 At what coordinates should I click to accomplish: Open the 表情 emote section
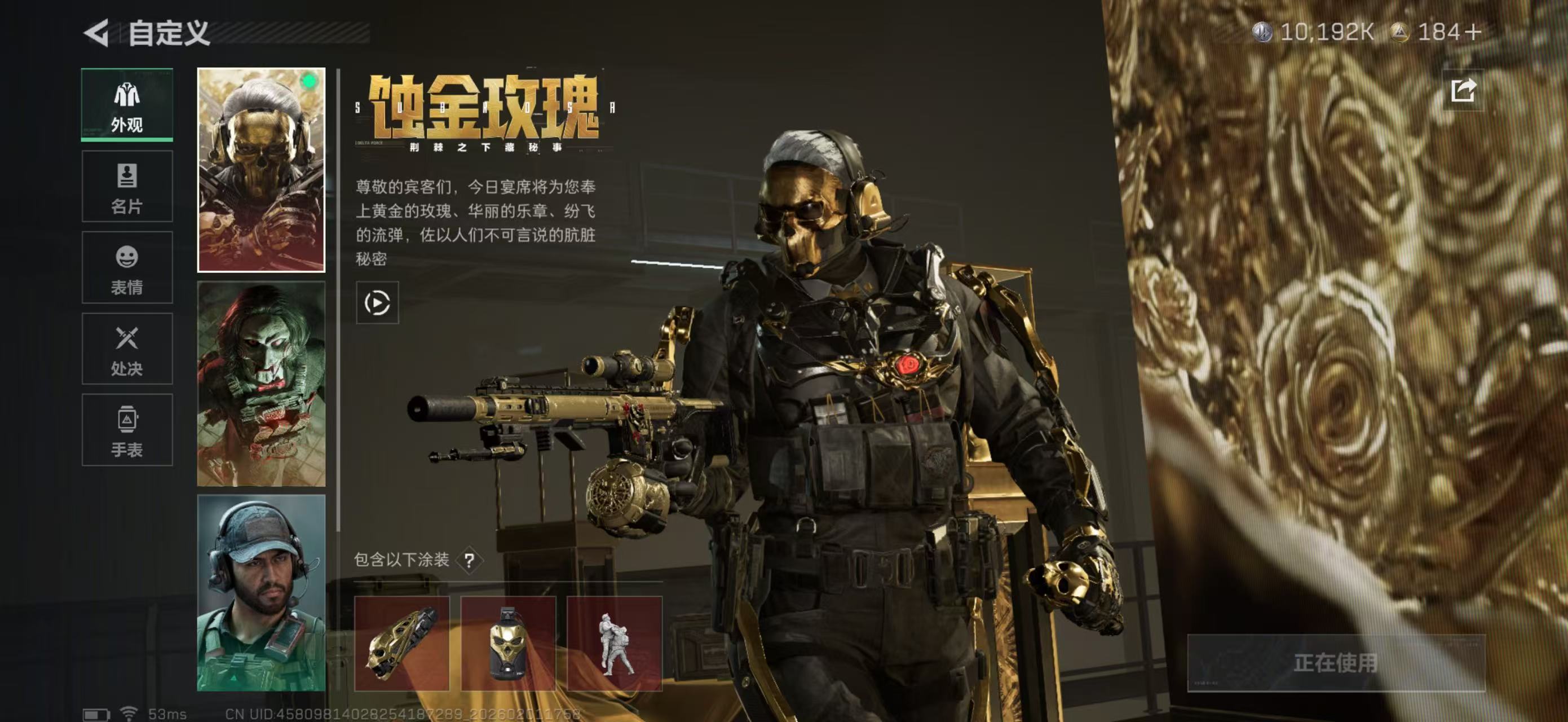(127, 268)
